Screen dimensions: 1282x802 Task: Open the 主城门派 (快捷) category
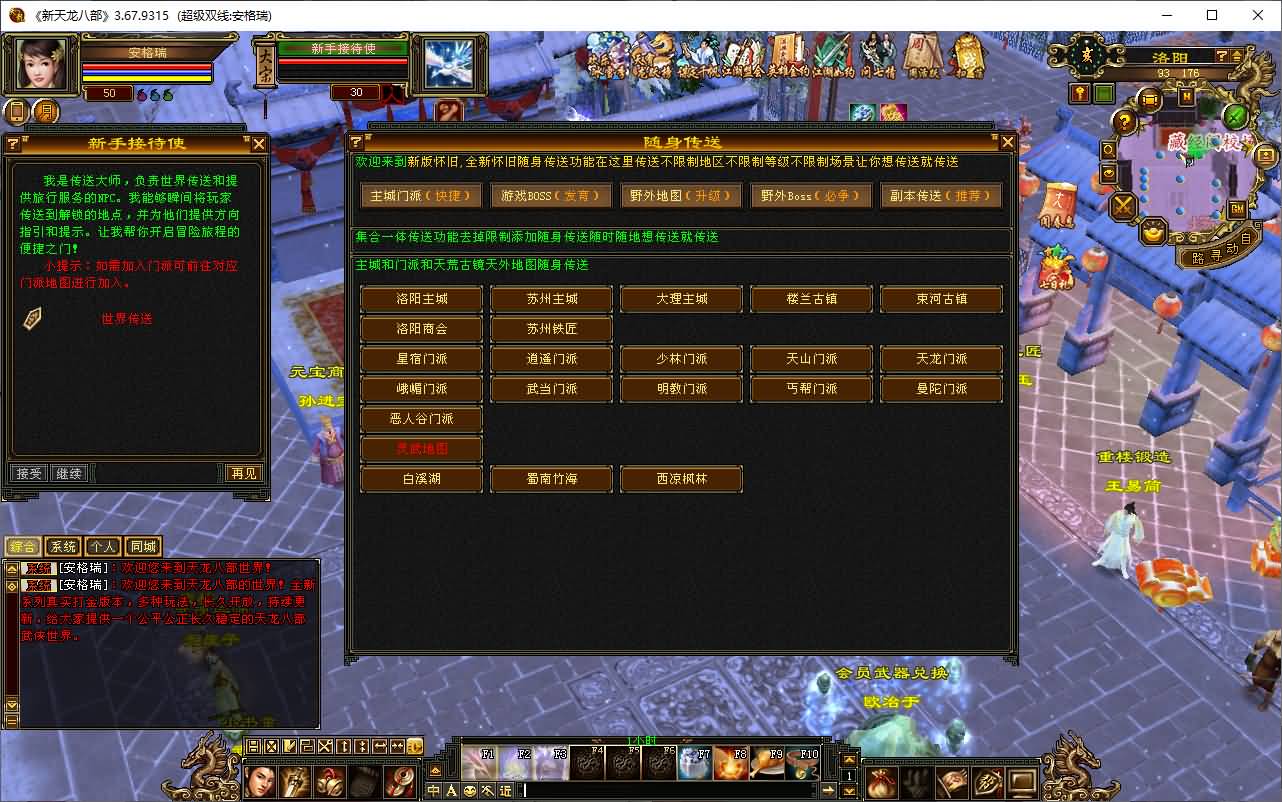[x=421, y=196]
